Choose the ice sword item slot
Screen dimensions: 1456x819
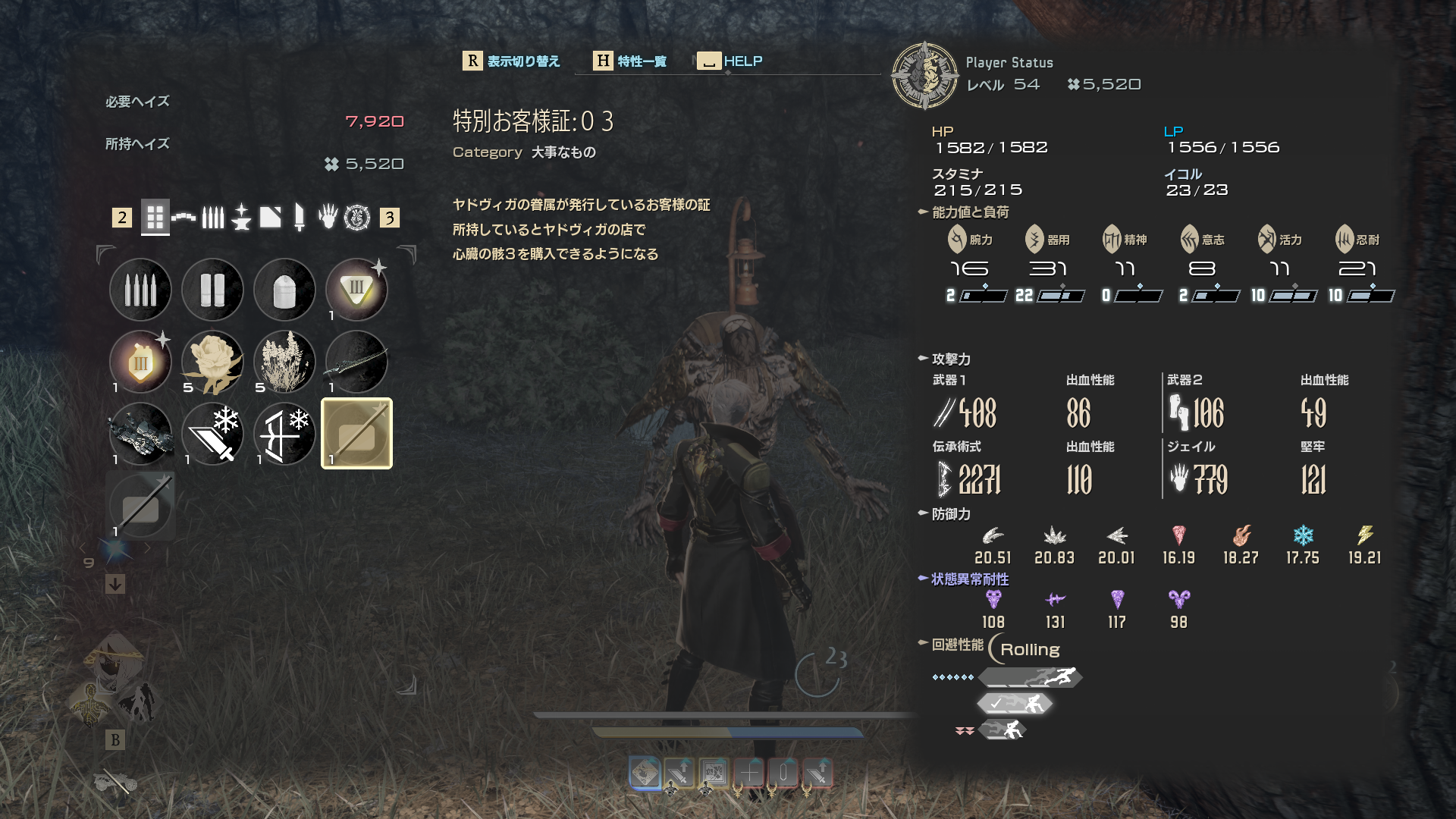pyautogui.click(x=212, y=434)
